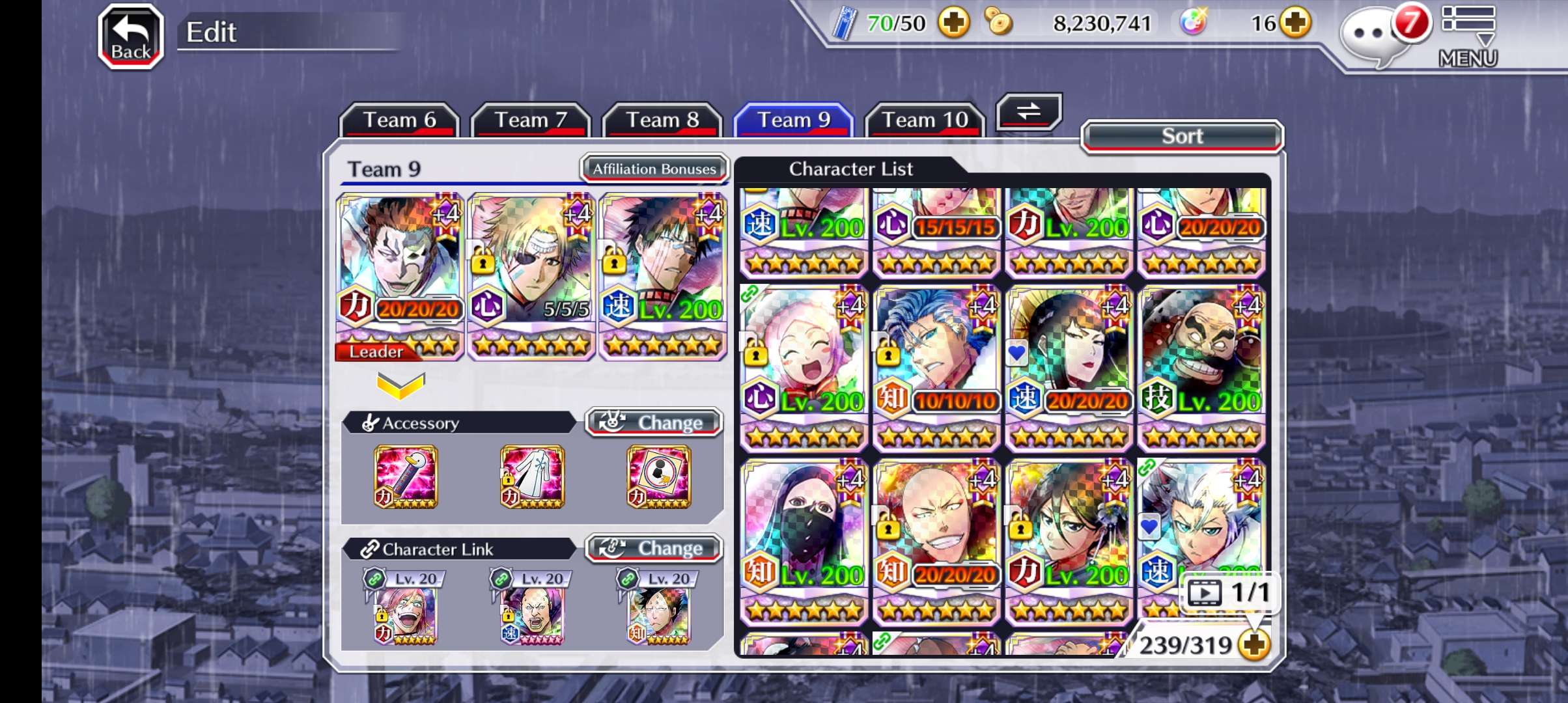Open the Team 10 tab

[x=925, y=120]
